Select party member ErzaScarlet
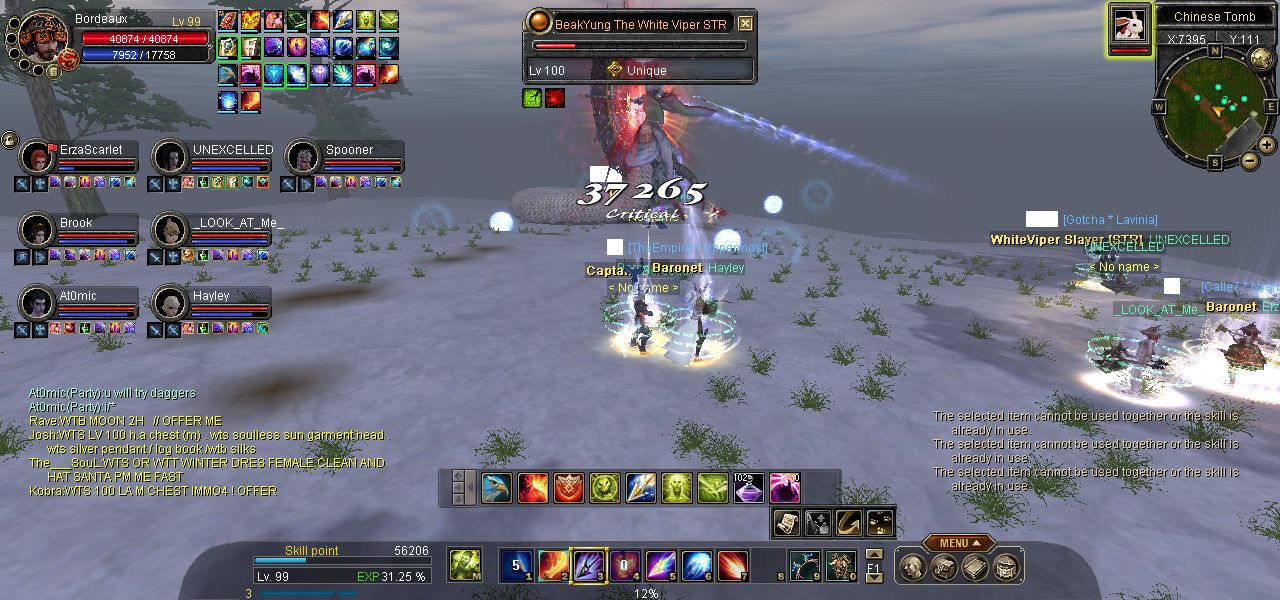 point(38,158)
